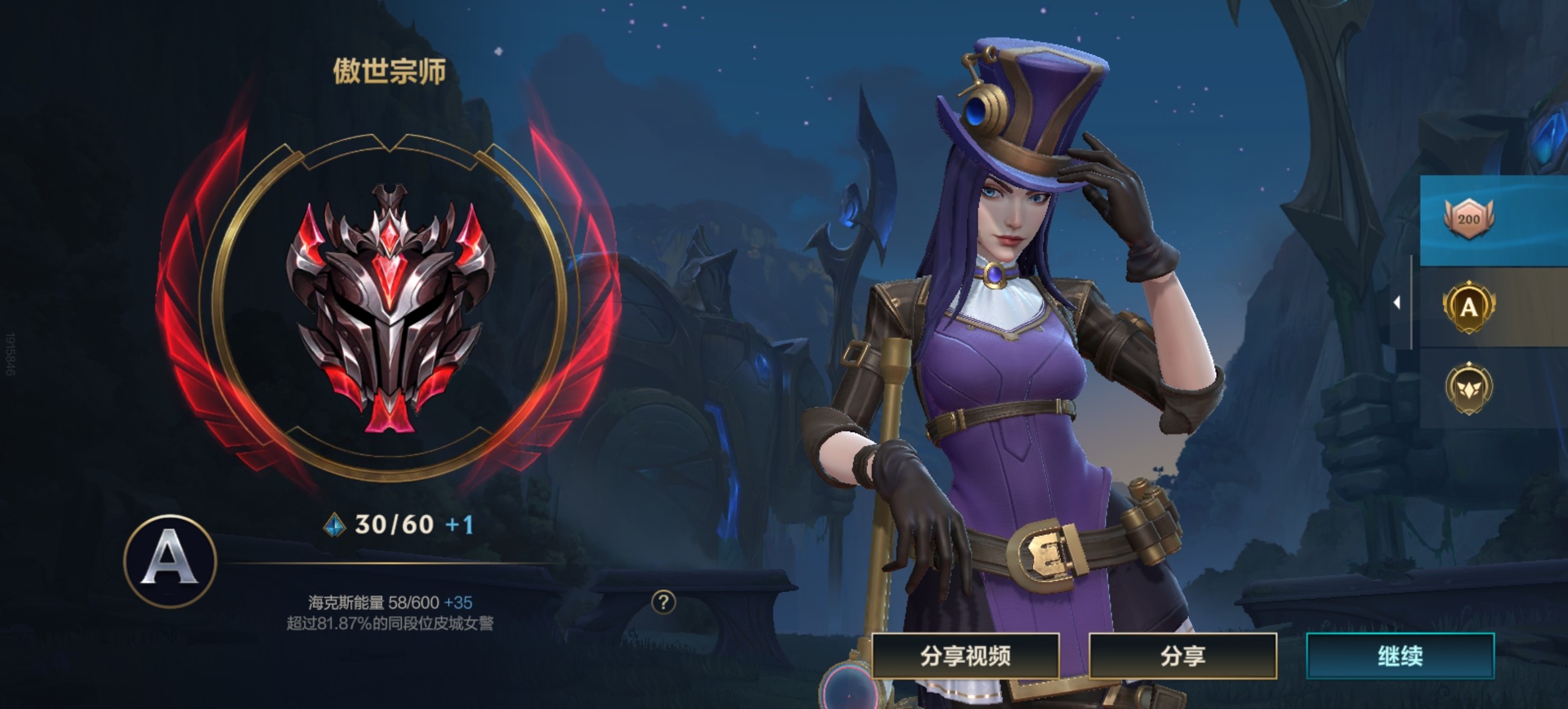Open the 分享视频 share video option
This screenshot has width=1568, height=709.
tap(965, 656)
